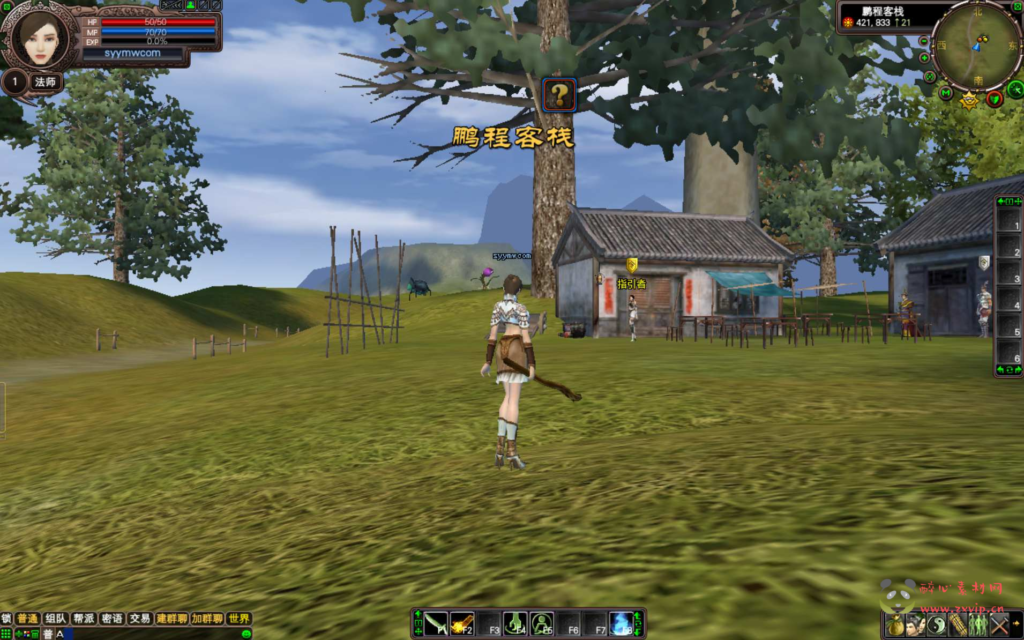The image size is (1024, 640).
Task: Select the 帮派 guild chat tab
Action: pos(83,619)
